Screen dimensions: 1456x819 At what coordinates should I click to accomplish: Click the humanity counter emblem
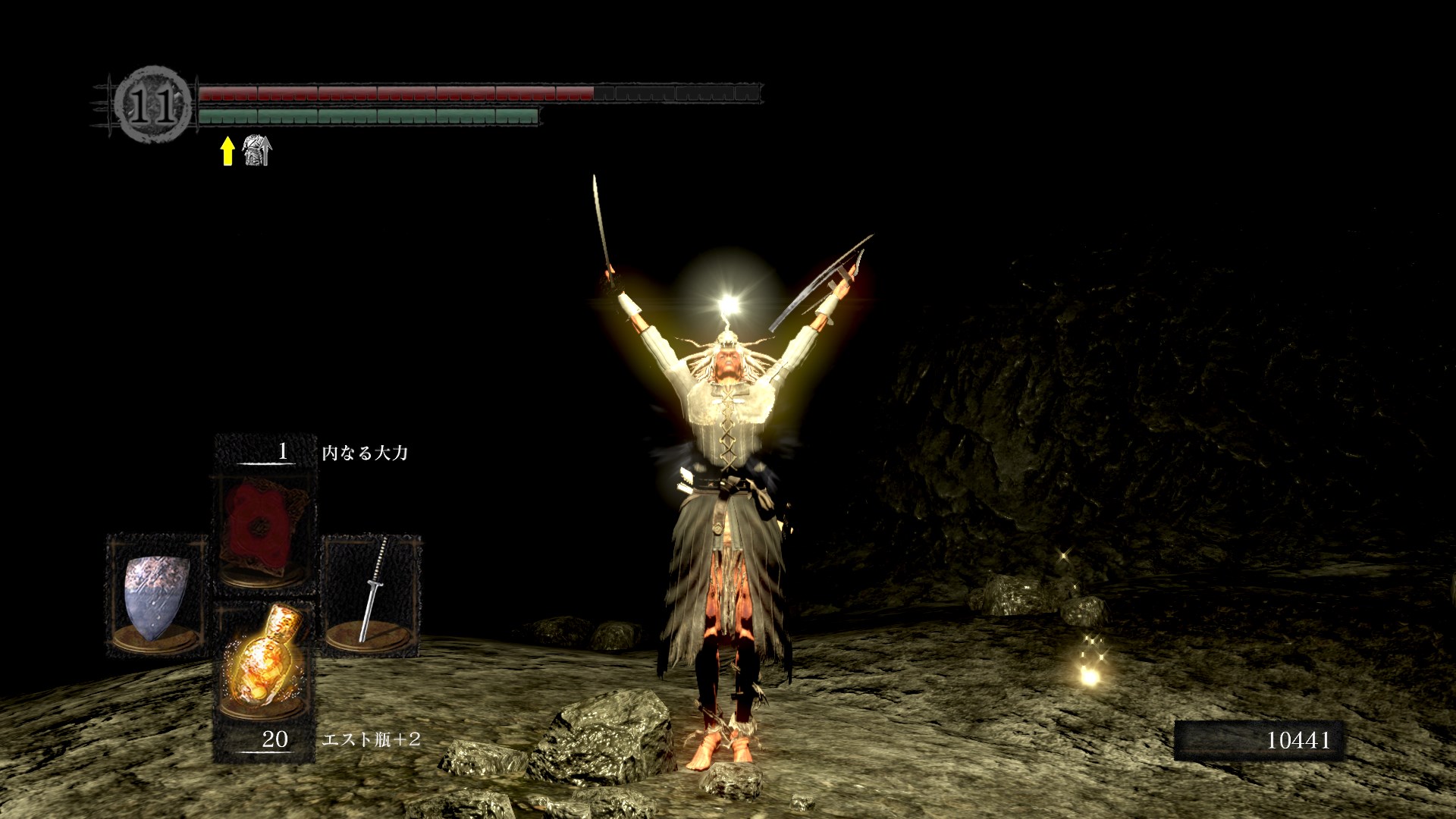pyautogui.click(x=152, y=105)
